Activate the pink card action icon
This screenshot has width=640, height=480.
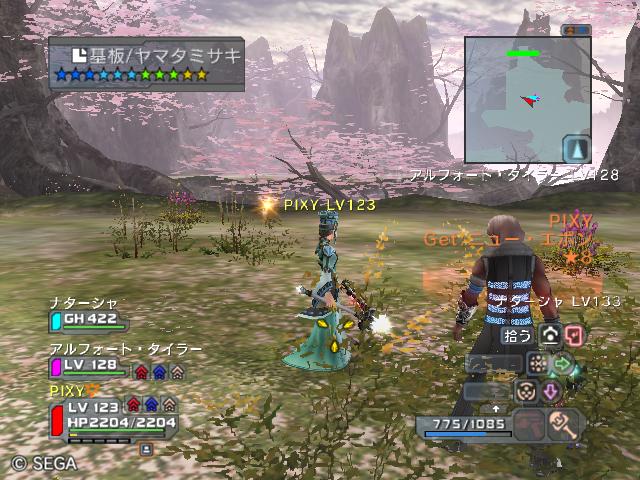574,336
